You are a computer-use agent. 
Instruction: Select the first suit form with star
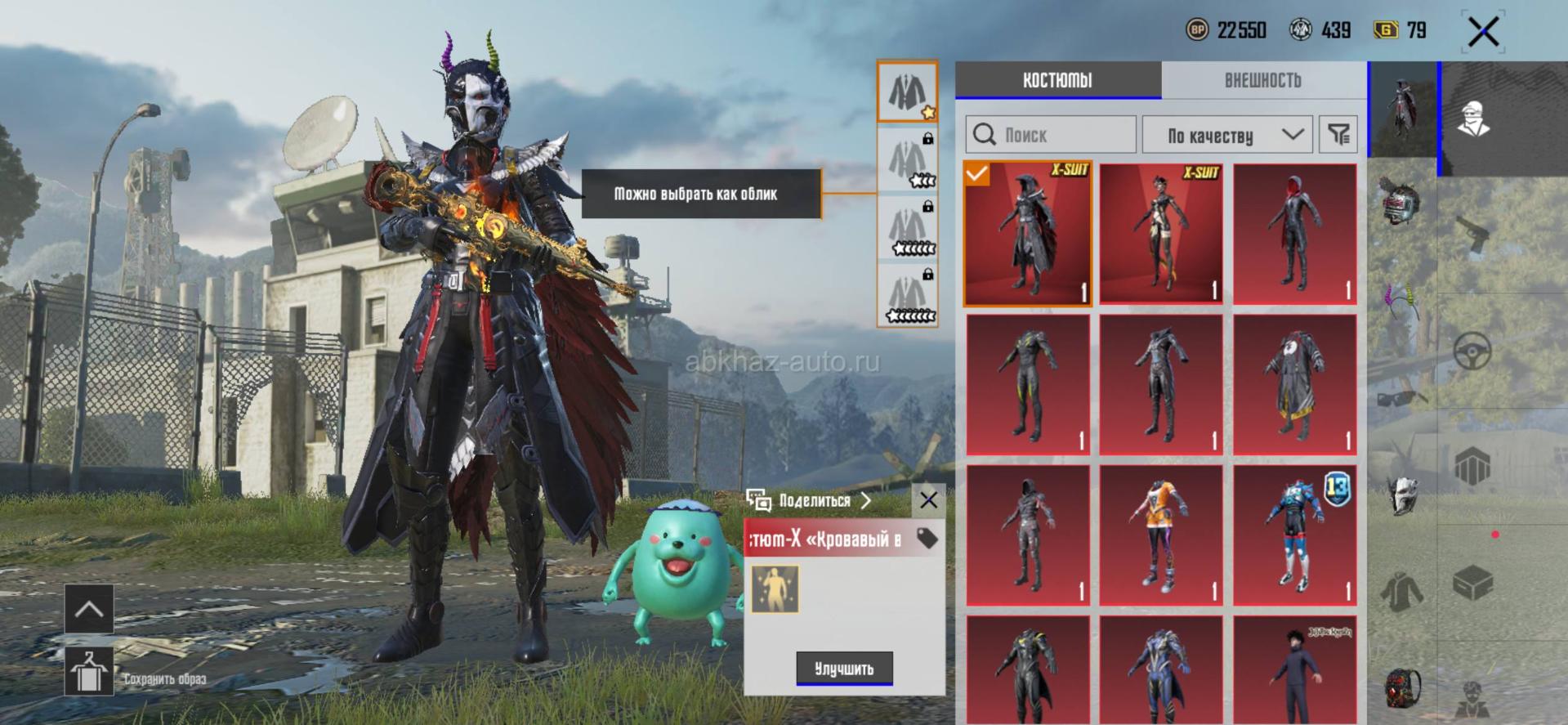tap(907, 92)
